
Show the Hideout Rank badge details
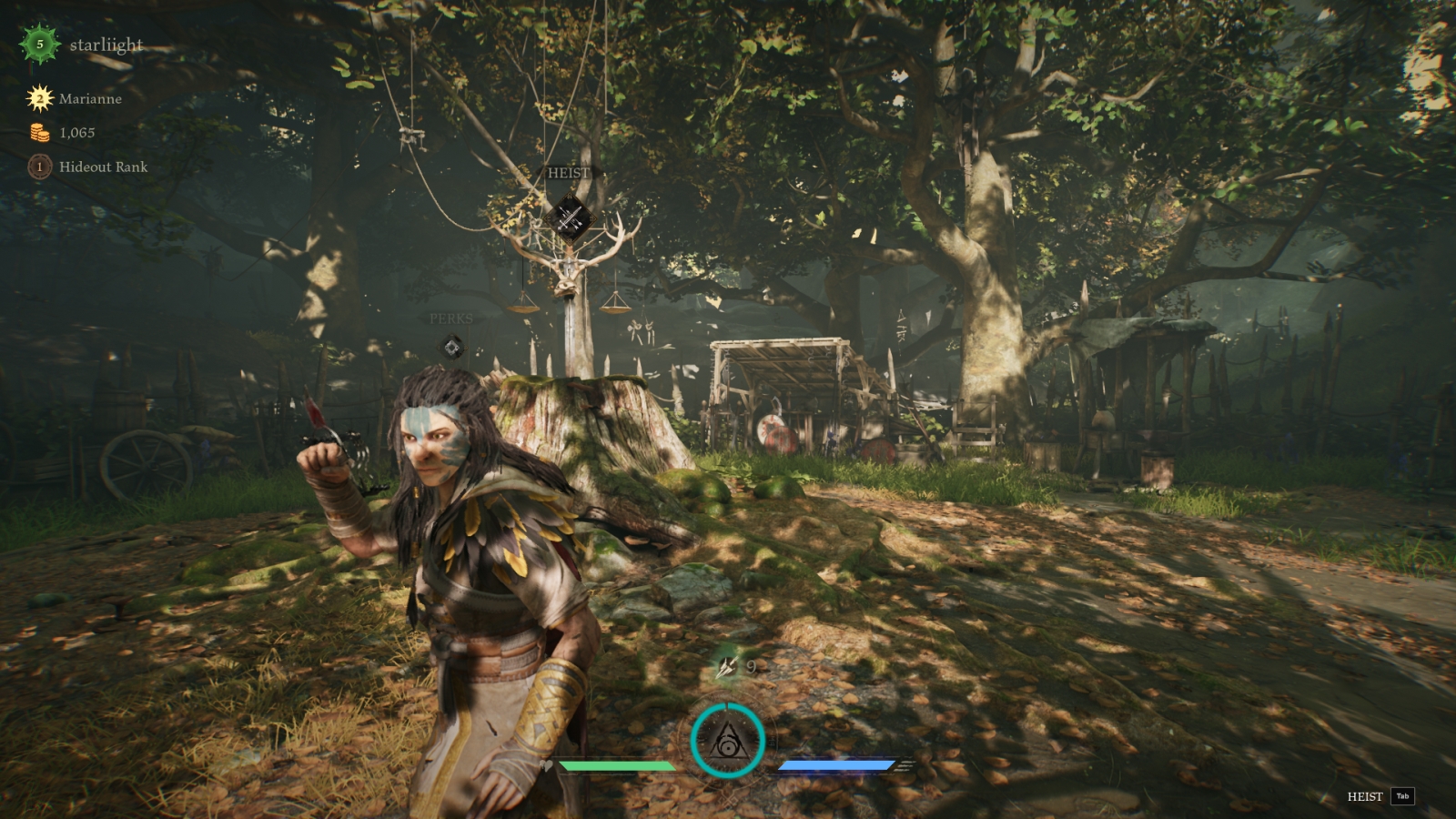pos(39,167)
